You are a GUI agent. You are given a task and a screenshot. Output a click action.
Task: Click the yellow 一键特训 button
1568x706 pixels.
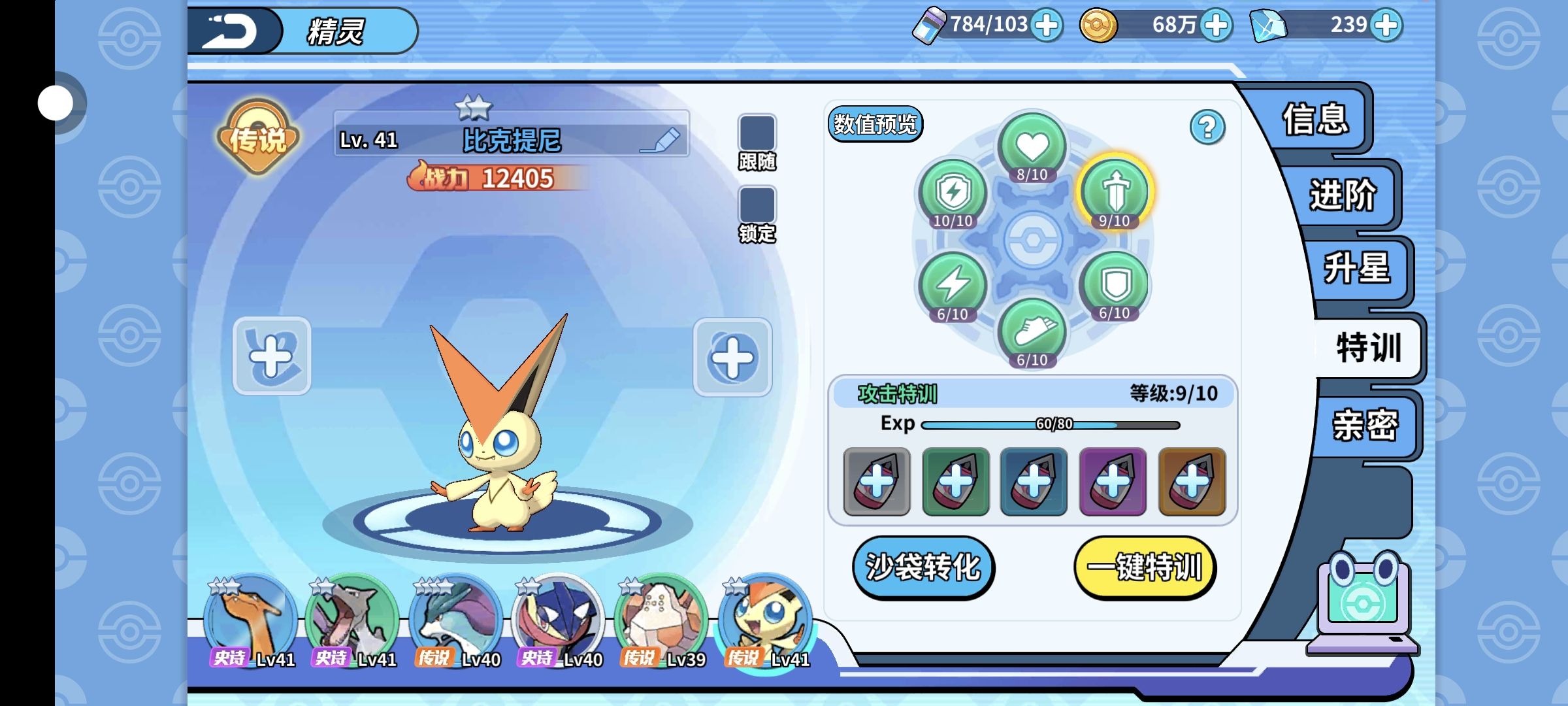click(x=1145, y=567)
